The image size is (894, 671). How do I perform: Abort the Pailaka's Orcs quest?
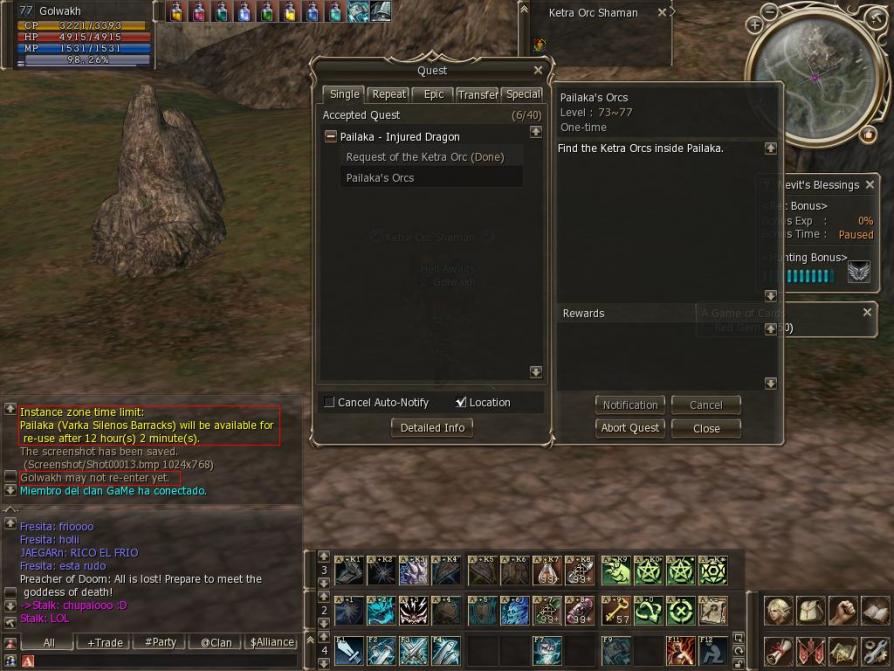[x=630, y=428]
